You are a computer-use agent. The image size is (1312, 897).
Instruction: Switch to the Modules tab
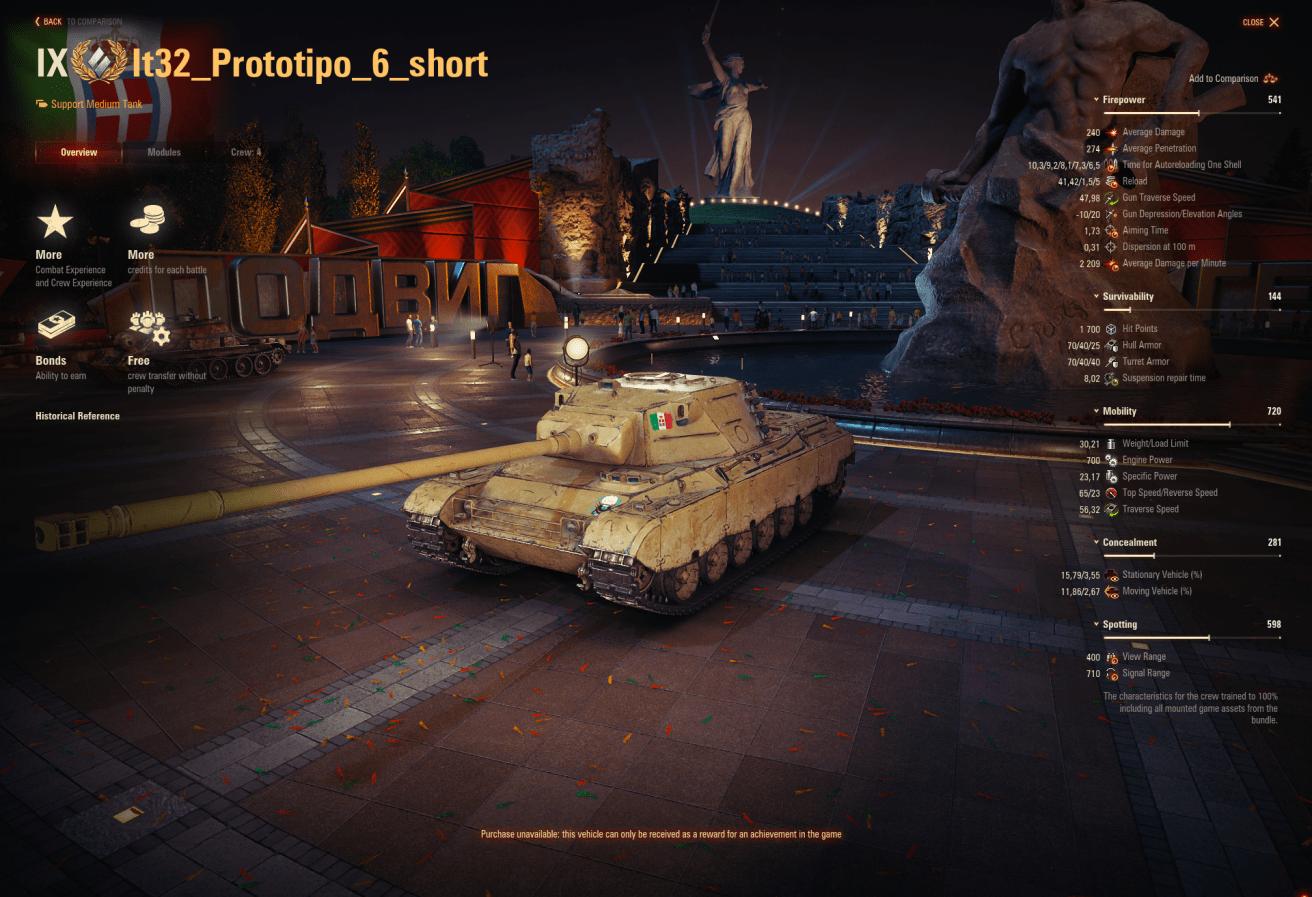164,152
